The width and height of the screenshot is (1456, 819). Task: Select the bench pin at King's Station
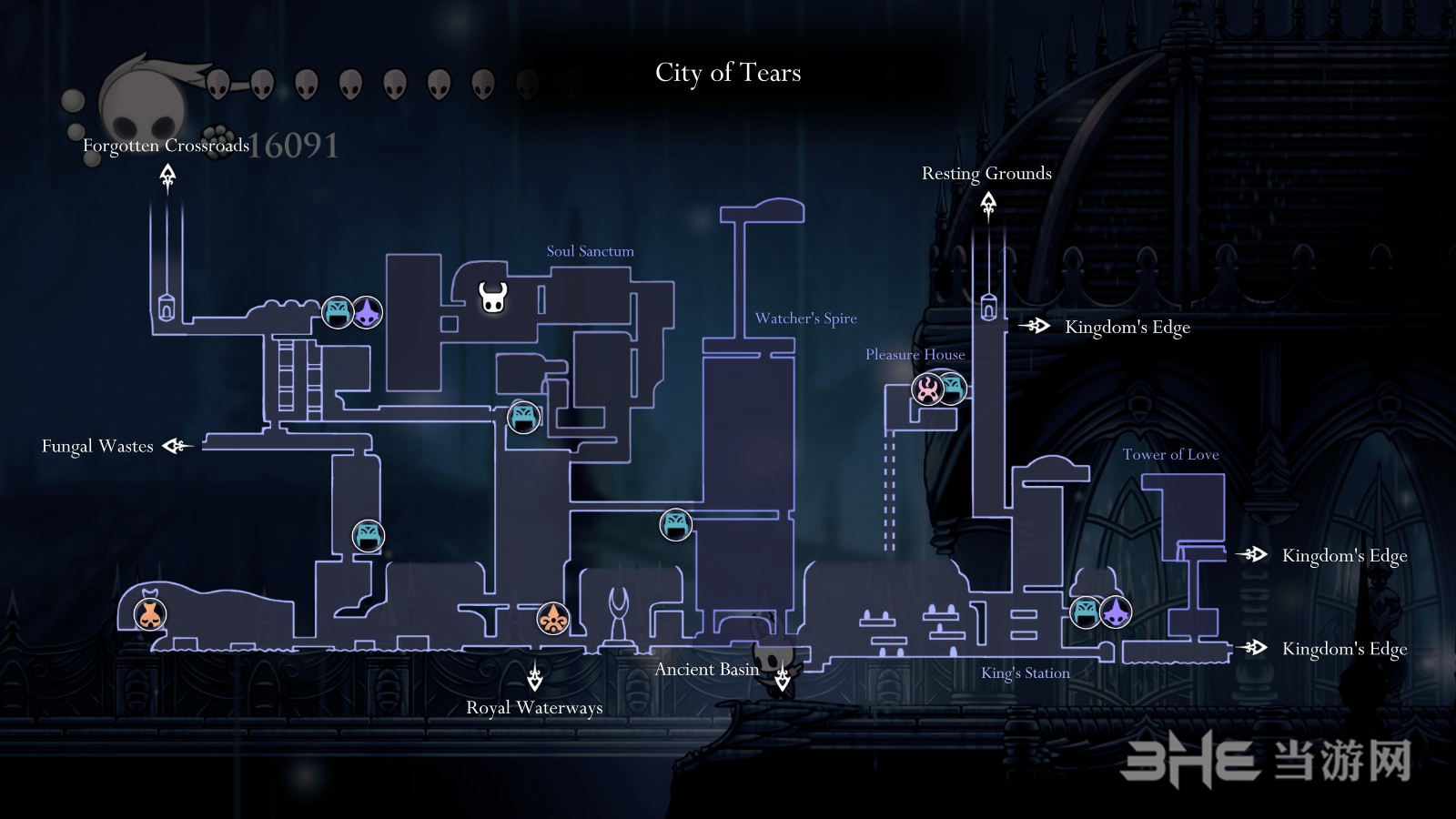click(1086, 612)
